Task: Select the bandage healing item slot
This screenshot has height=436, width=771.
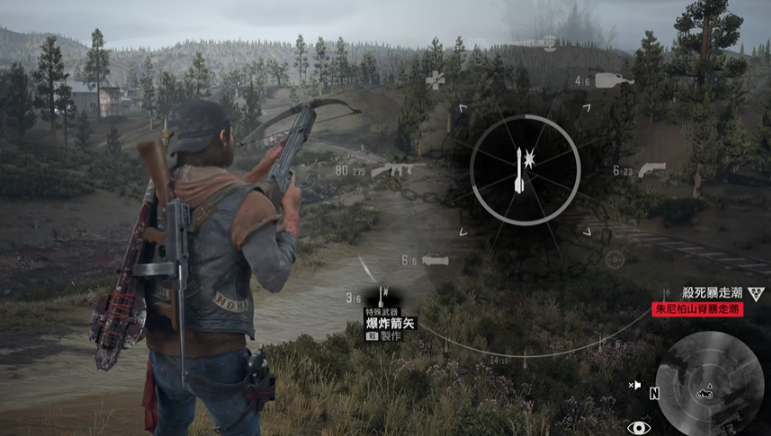Action: [x=435, y=79]
